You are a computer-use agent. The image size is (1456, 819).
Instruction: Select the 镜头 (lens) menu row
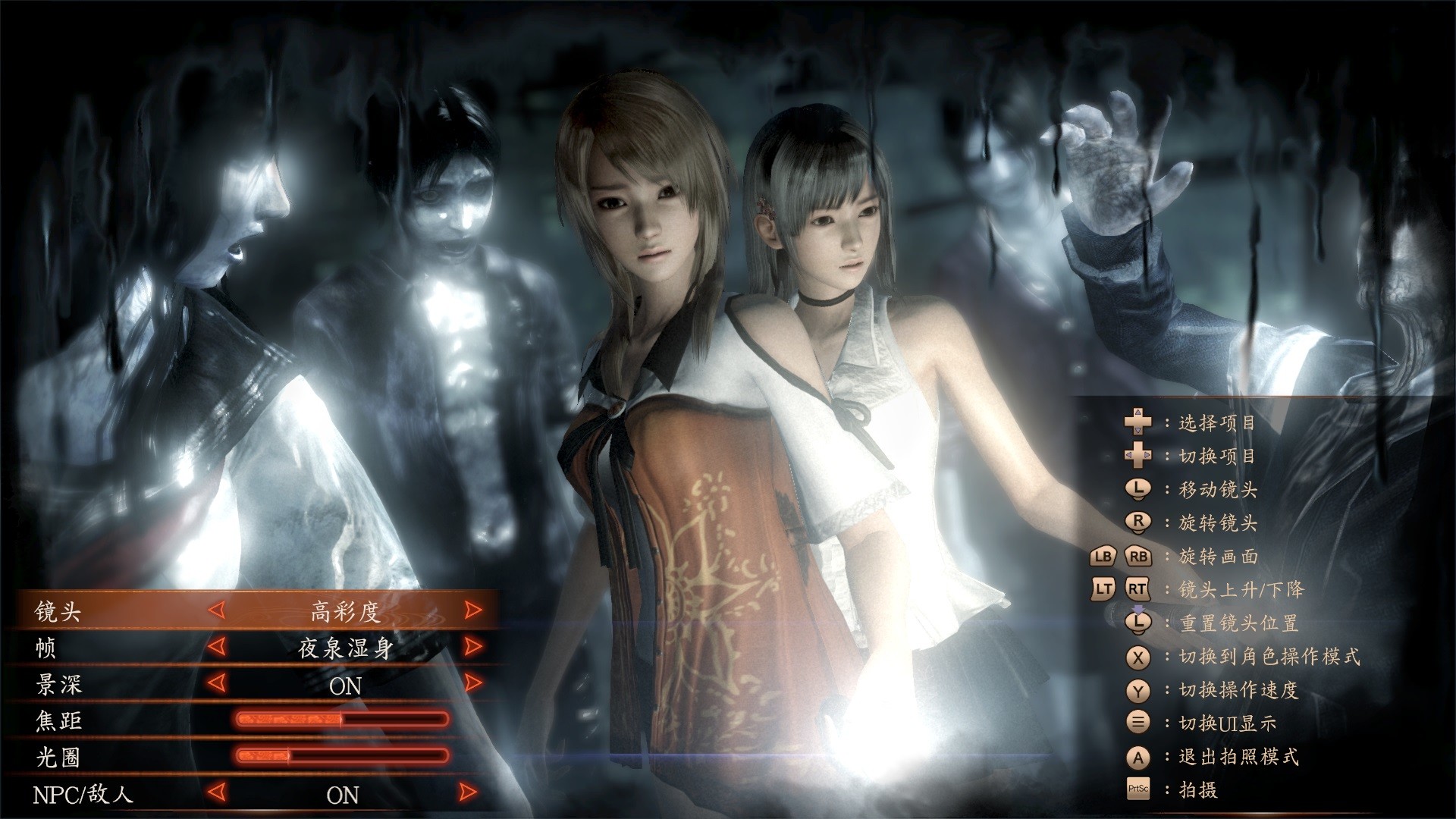click(58, 611)
